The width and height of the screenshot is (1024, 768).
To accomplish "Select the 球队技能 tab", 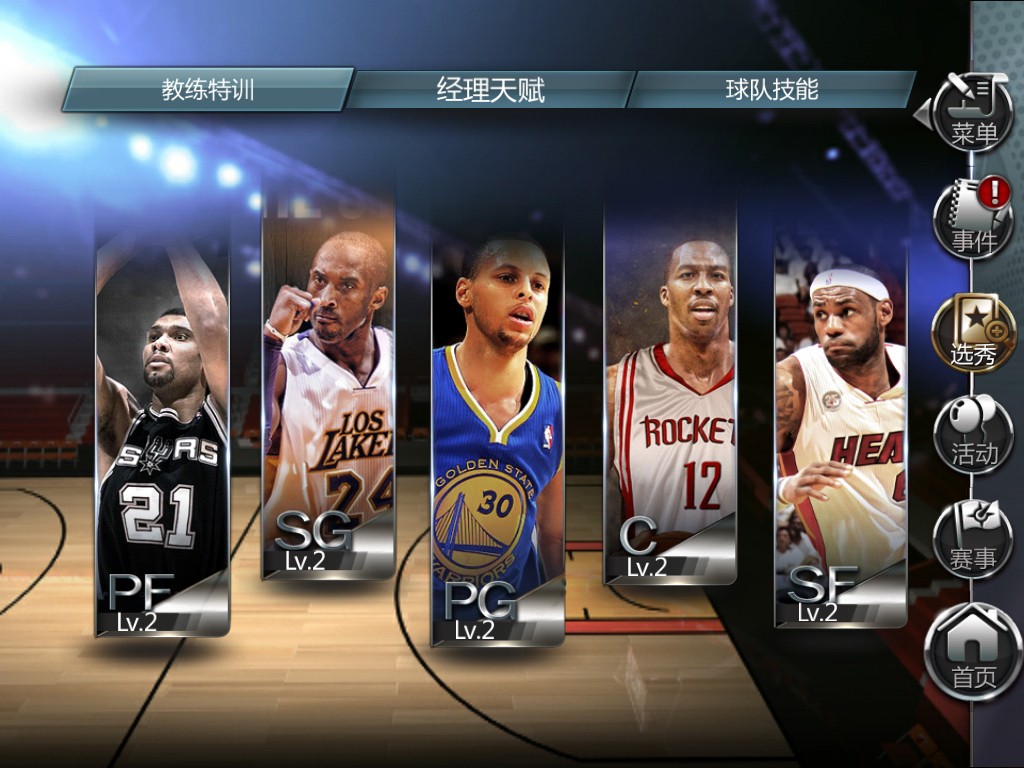I will coord(771,90).
